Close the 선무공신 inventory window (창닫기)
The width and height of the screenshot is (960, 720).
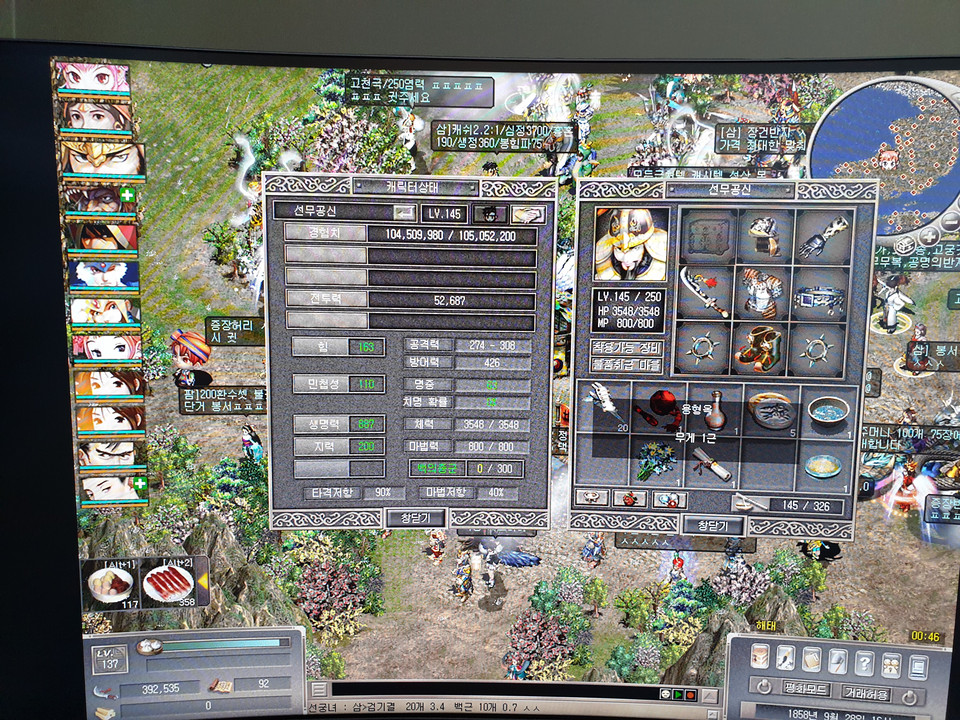pos(713,525)
